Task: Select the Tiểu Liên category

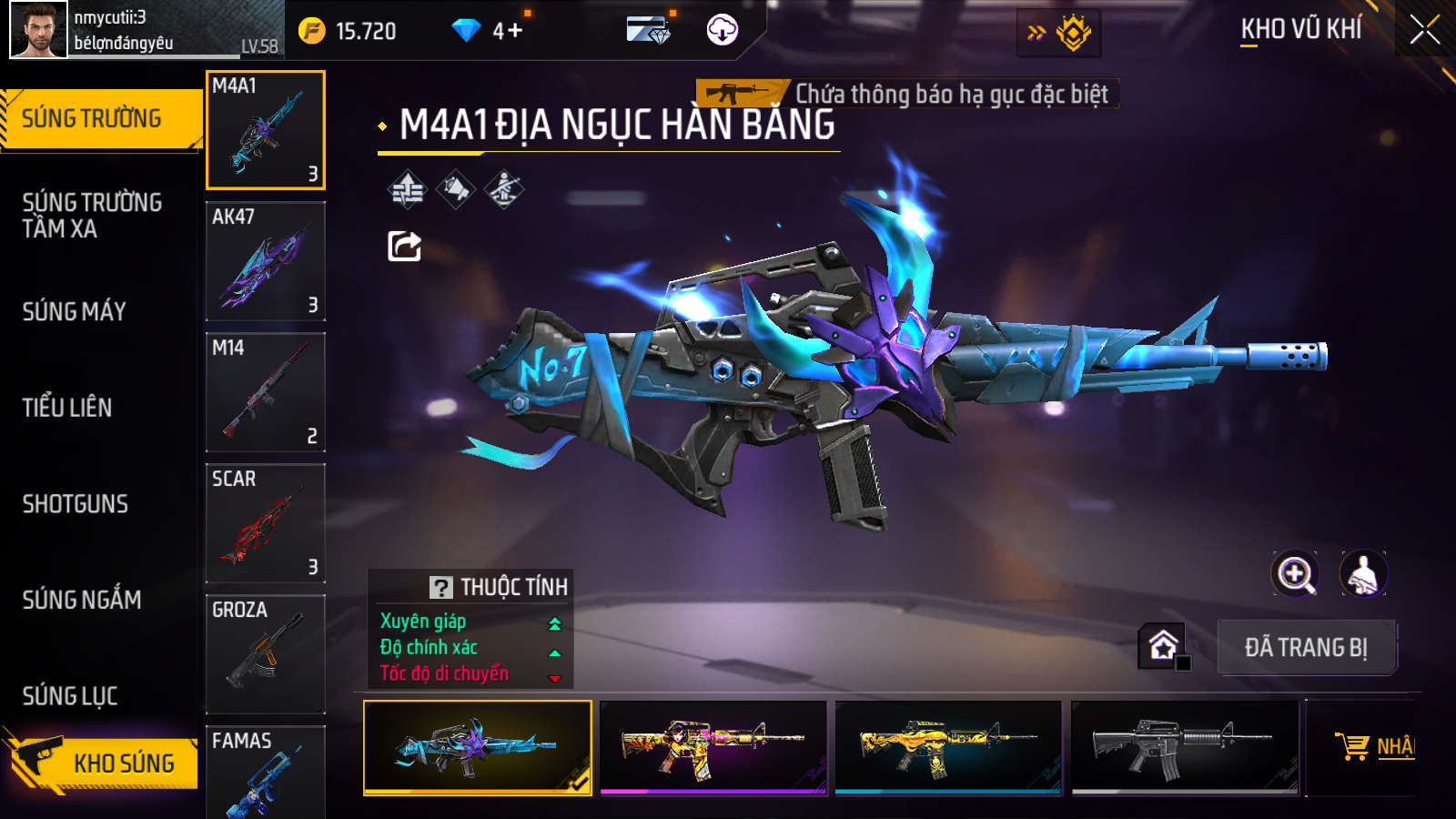Action: pyautogui.click(x=67, y=408)
